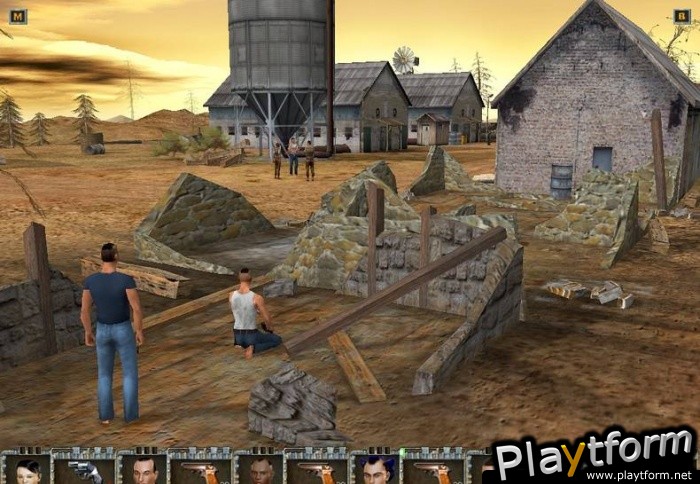Select the dark-haired woman's portrait

click(27, 470)
